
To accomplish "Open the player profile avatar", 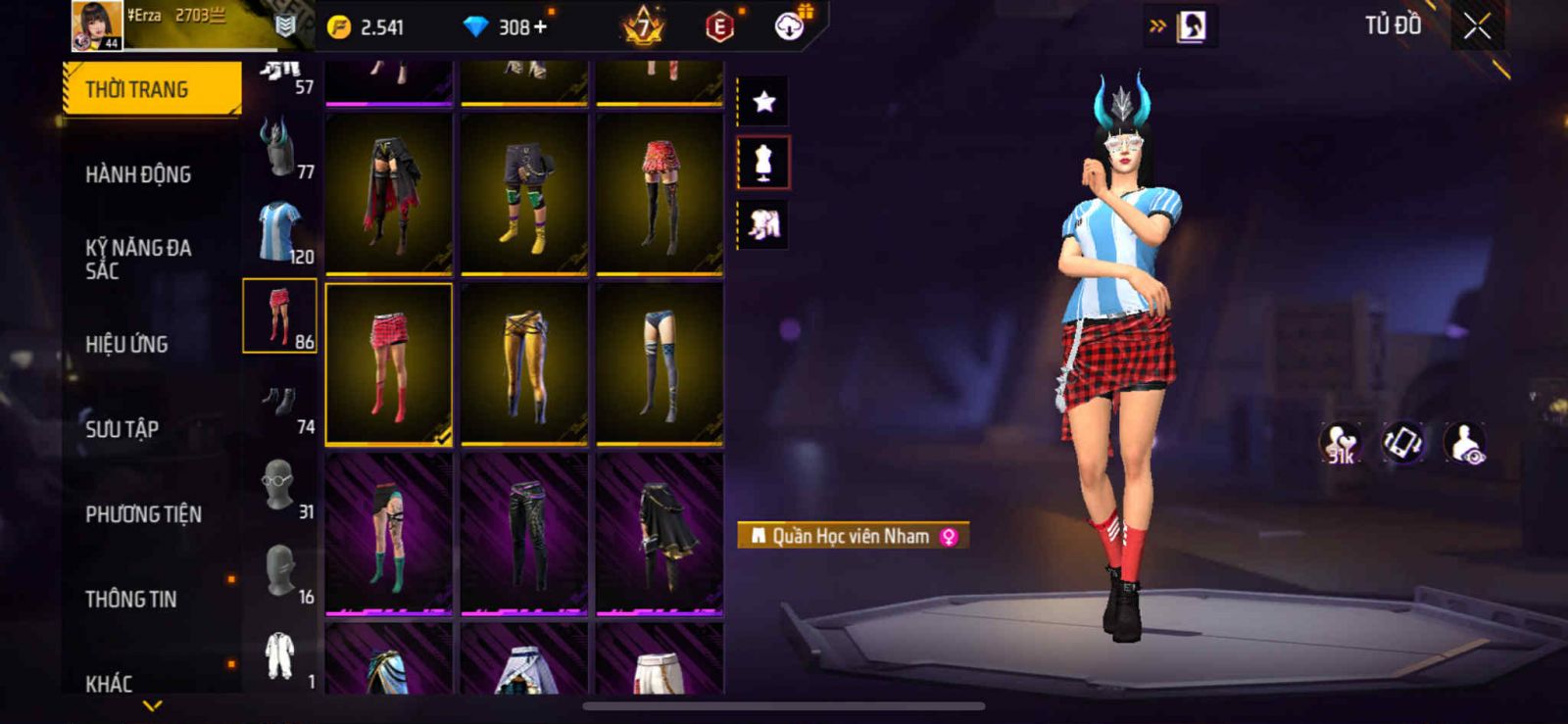I will click(x=97, y=24).
